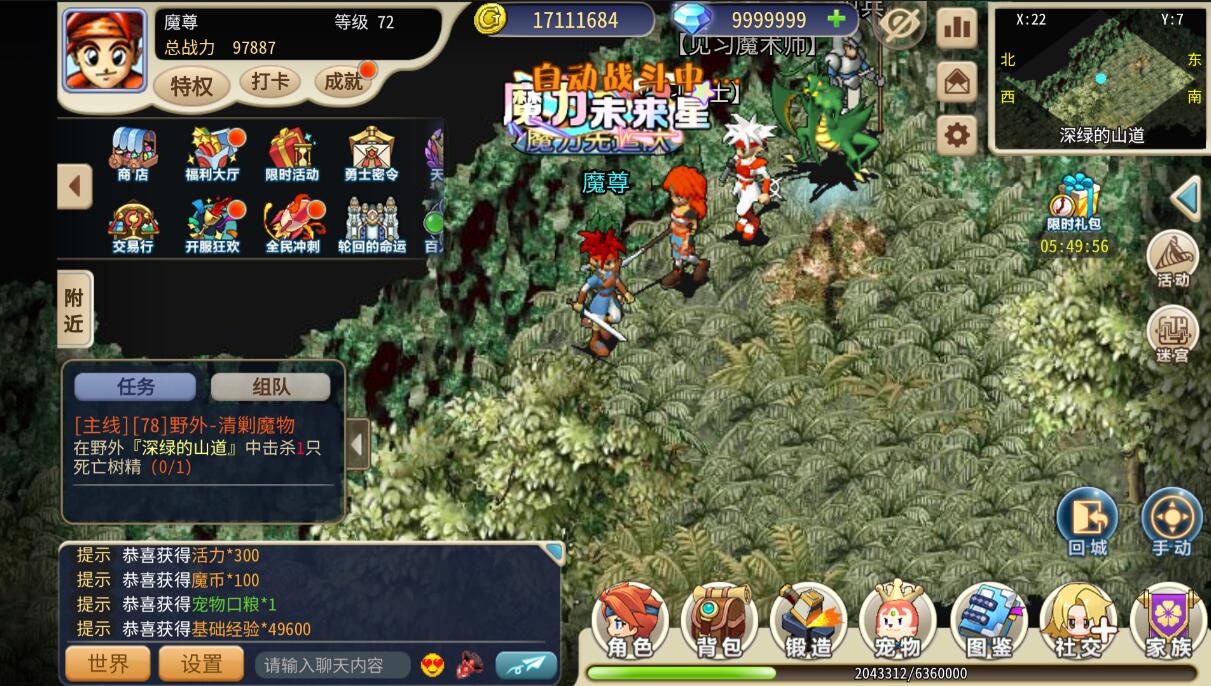Tap the 打卡 check-in button
Image resolution: width=1211 pixels, height=686 pixels.
click(x=270, y=81)
